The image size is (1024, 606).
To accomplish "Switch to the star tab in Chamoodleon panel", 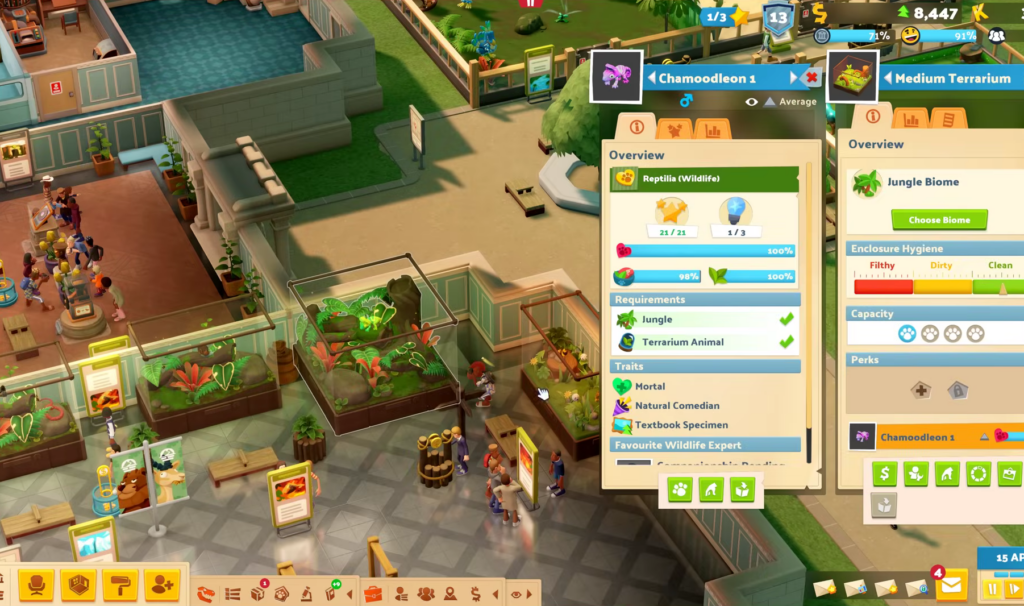I will 675,128.
